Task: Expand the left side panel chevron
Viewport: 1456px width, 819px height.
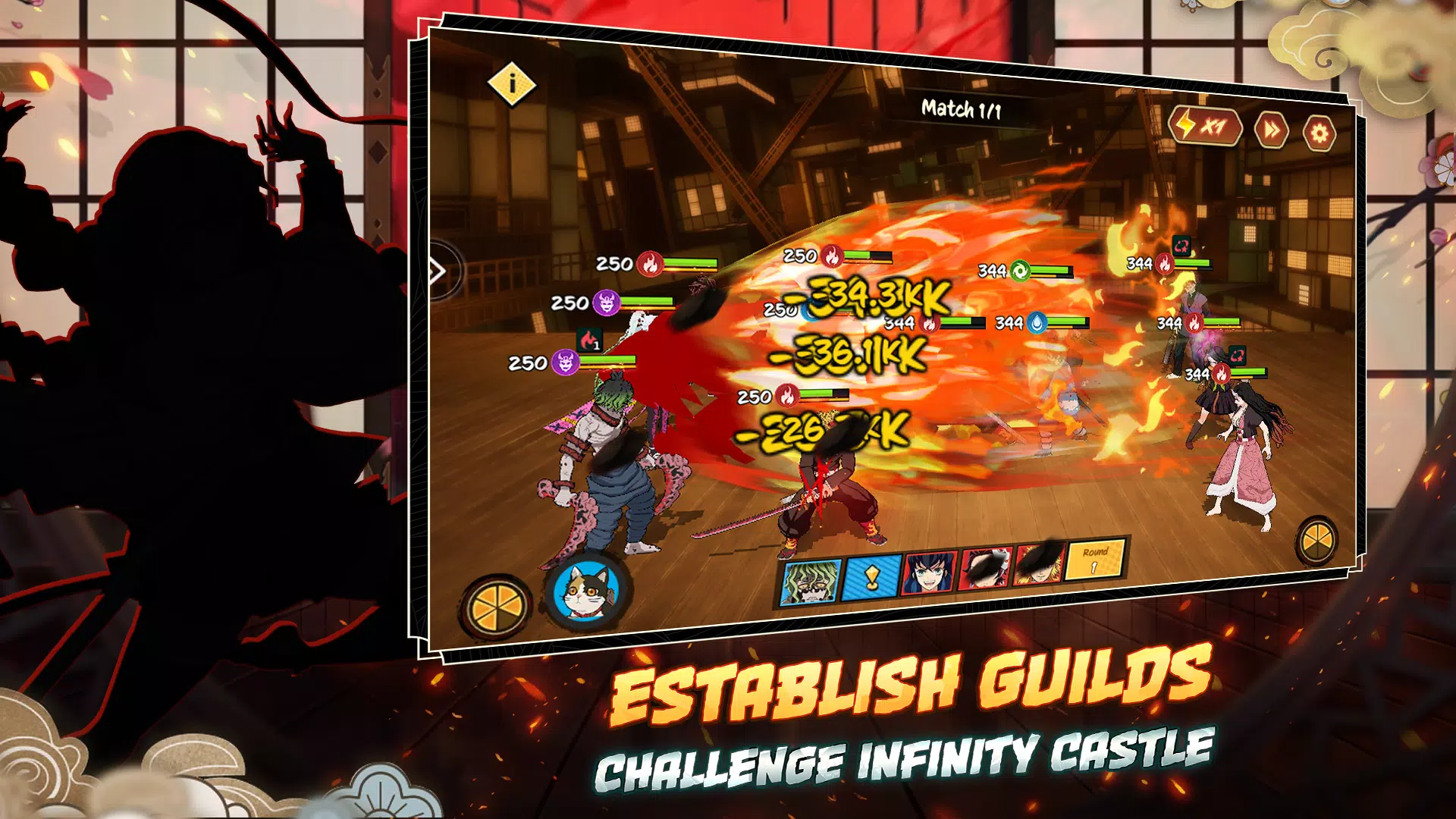Action: pyautogui.click(x=437, y=269)
